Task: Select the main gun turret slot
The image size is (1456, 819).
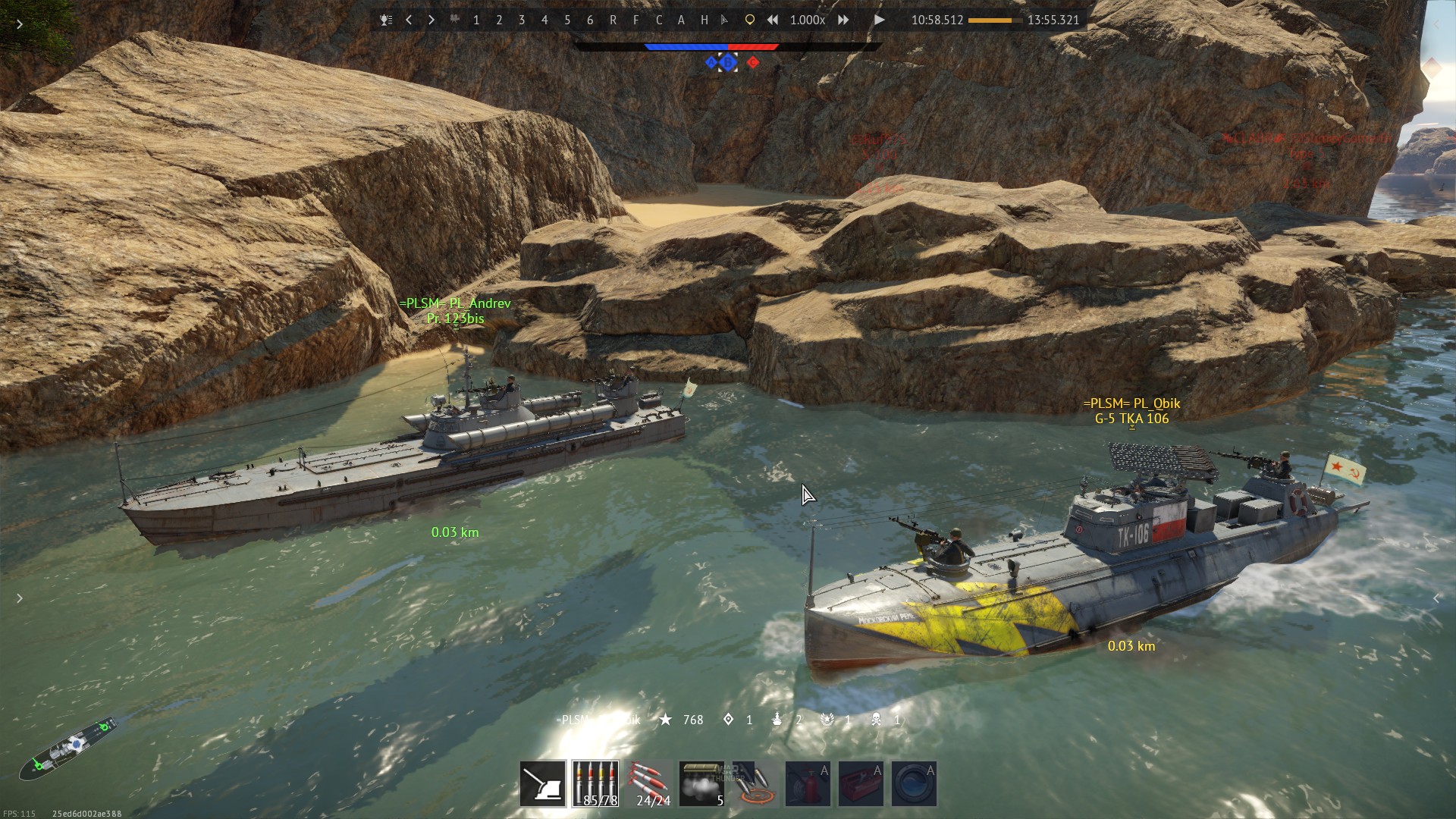Action: 543,783
